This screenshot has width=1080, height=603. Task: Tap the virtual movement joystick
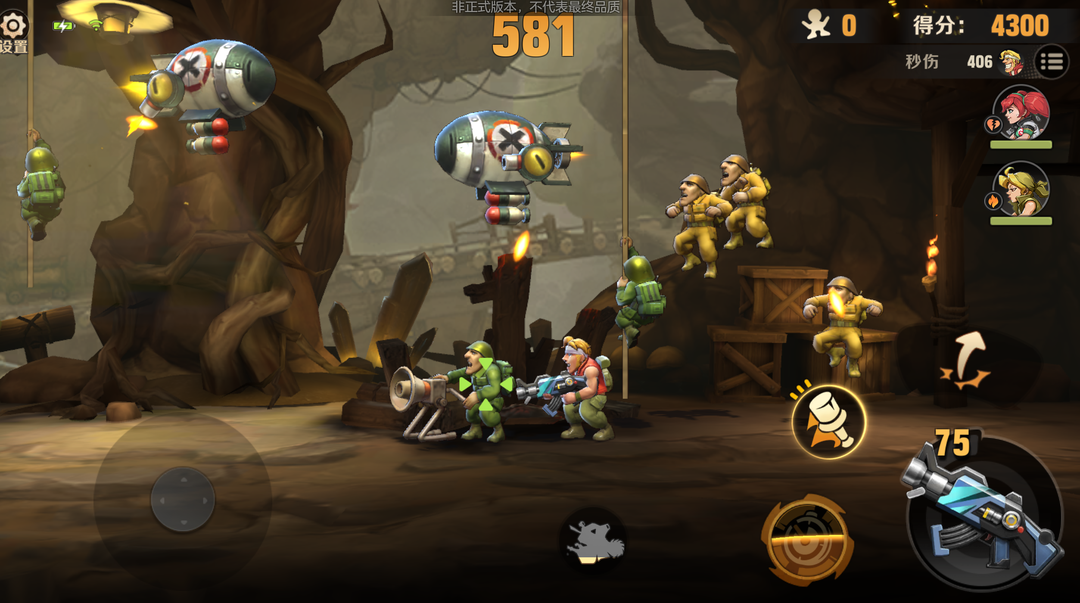point(182,499)
